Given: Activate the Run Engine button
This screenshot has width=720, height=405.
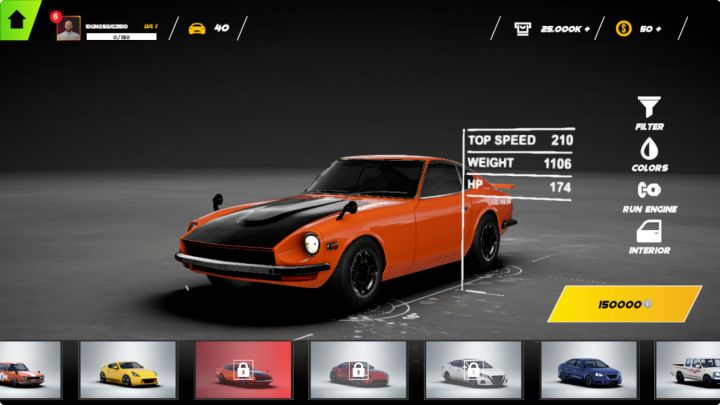Looking at the screenshot, I should [649, 195].
